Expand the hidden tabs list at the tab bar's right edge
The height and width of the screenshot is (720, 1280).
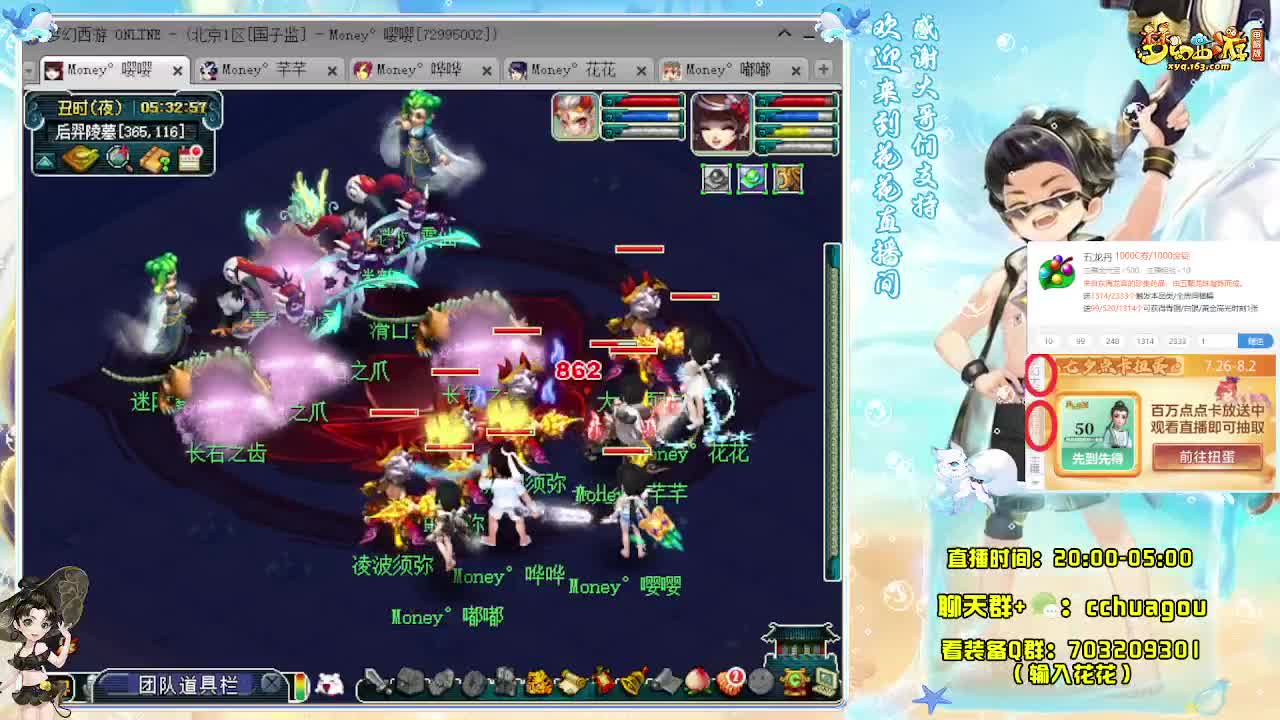coord(822,70)
